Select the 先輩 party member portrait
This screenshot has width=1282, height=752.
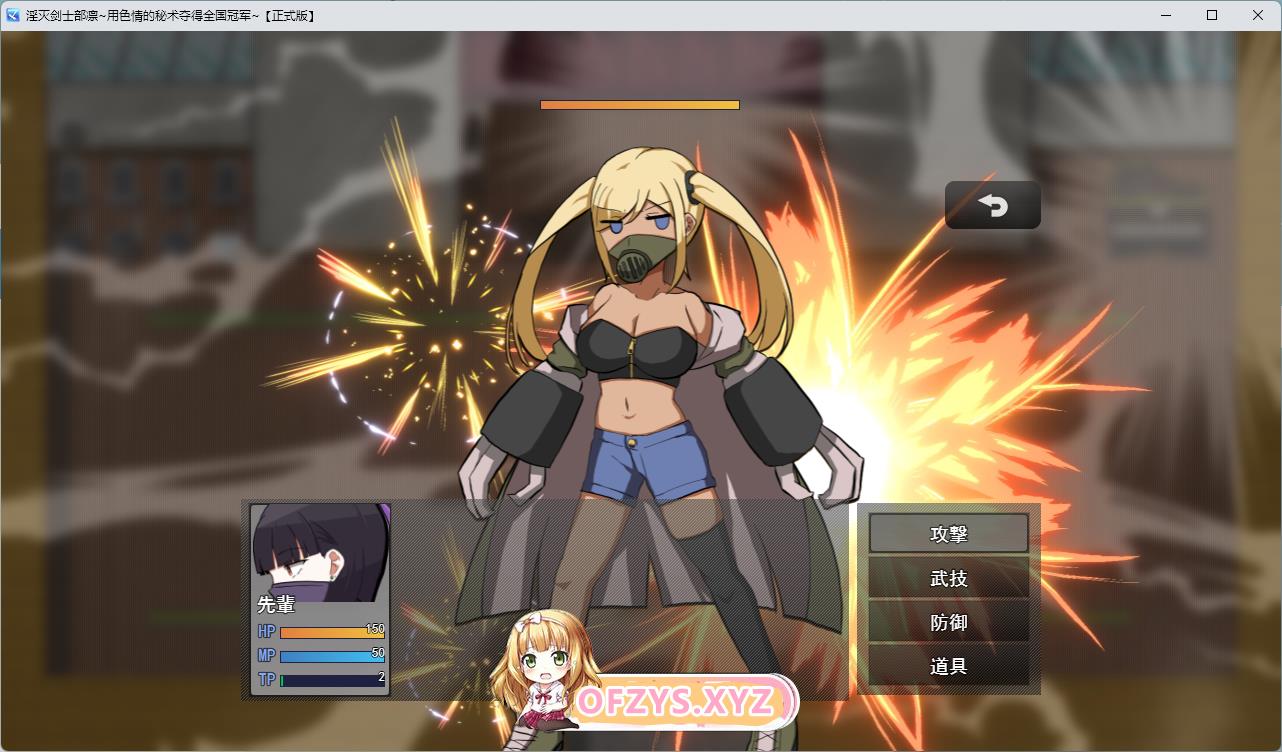click(x=320, y=554)
